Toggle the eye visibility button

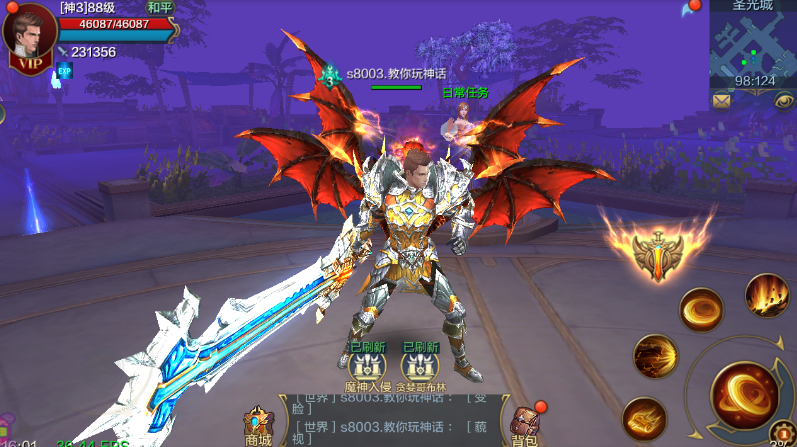[x=783, y=100]
